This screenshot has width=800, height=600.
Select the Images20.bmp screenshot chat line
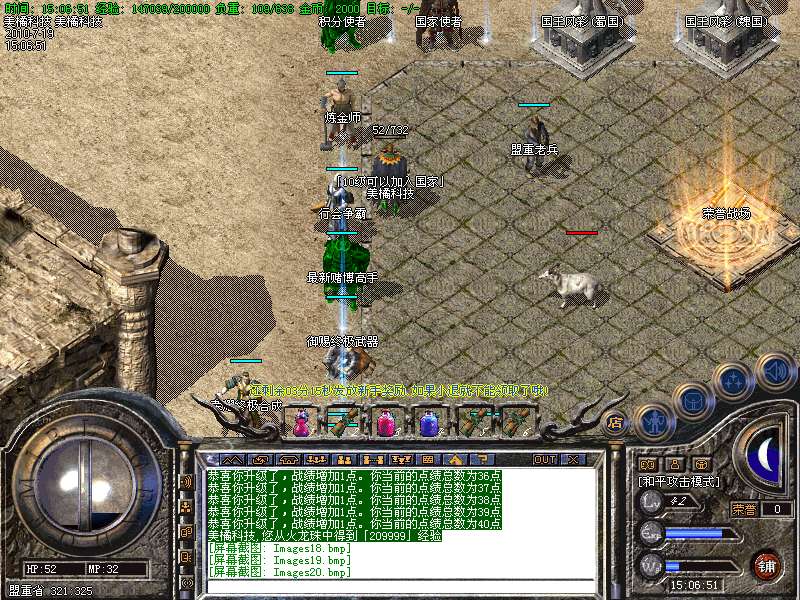(x=279, y=572)
